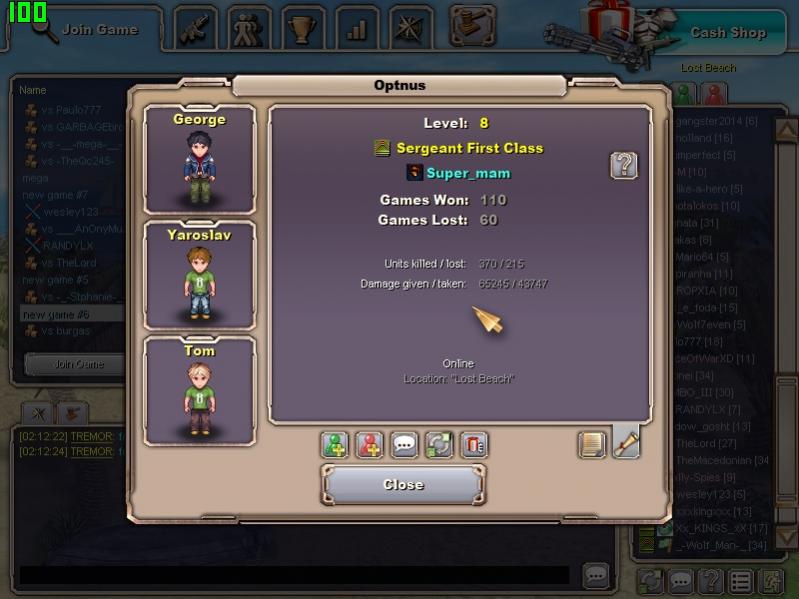
Task: Click the red add-to-ignore player icon
Action: point(370,445)
